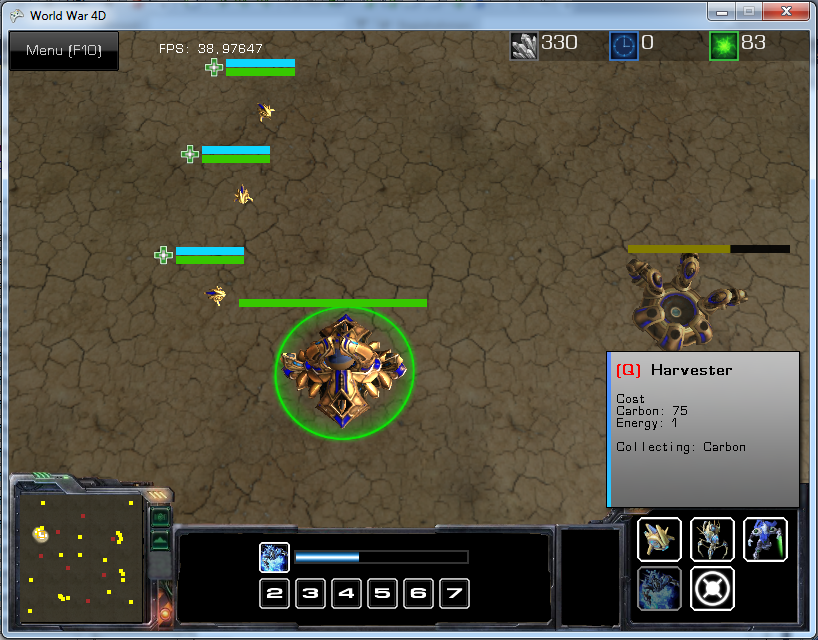Viewport: 818px width, 640px height.
Task: Select production queue slot 2
Action: tap(275, 594)
